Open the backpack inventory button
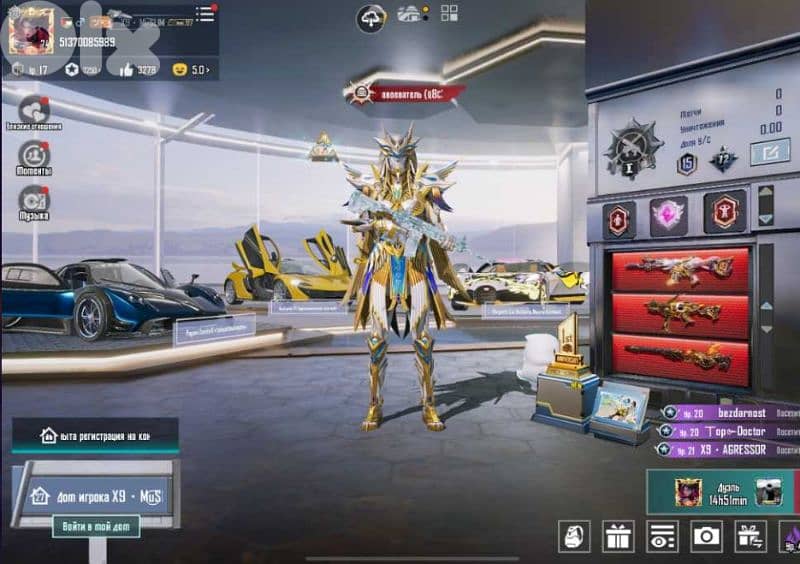 [x=575, y=536]
